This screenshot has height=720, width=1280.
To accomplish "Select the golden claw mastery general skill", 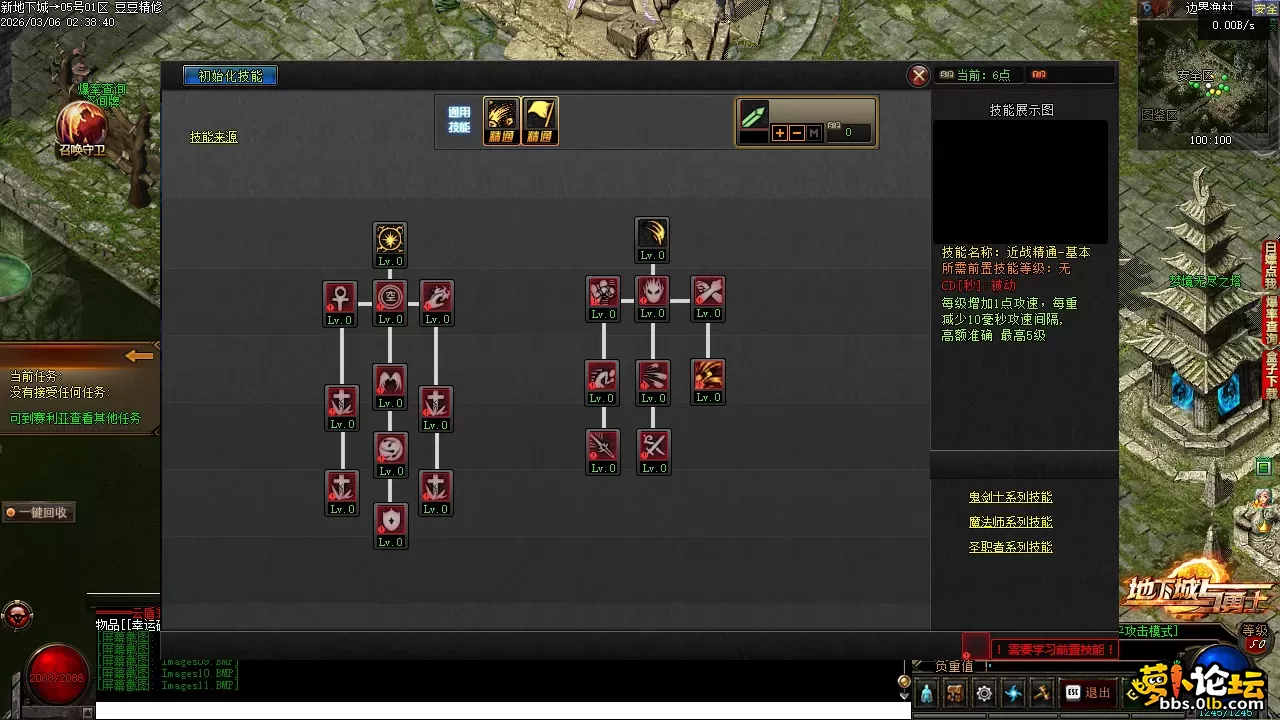I will click(502, 121).
